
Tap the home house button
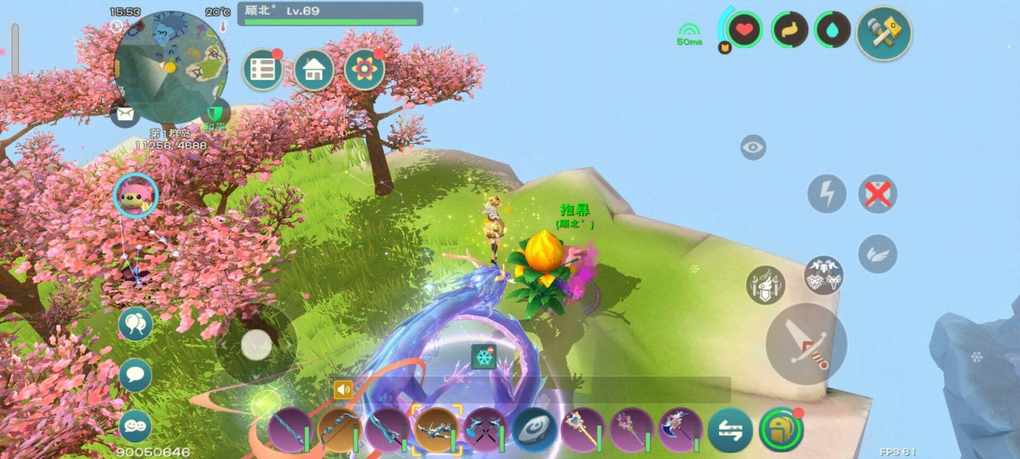tap(314, 70)
